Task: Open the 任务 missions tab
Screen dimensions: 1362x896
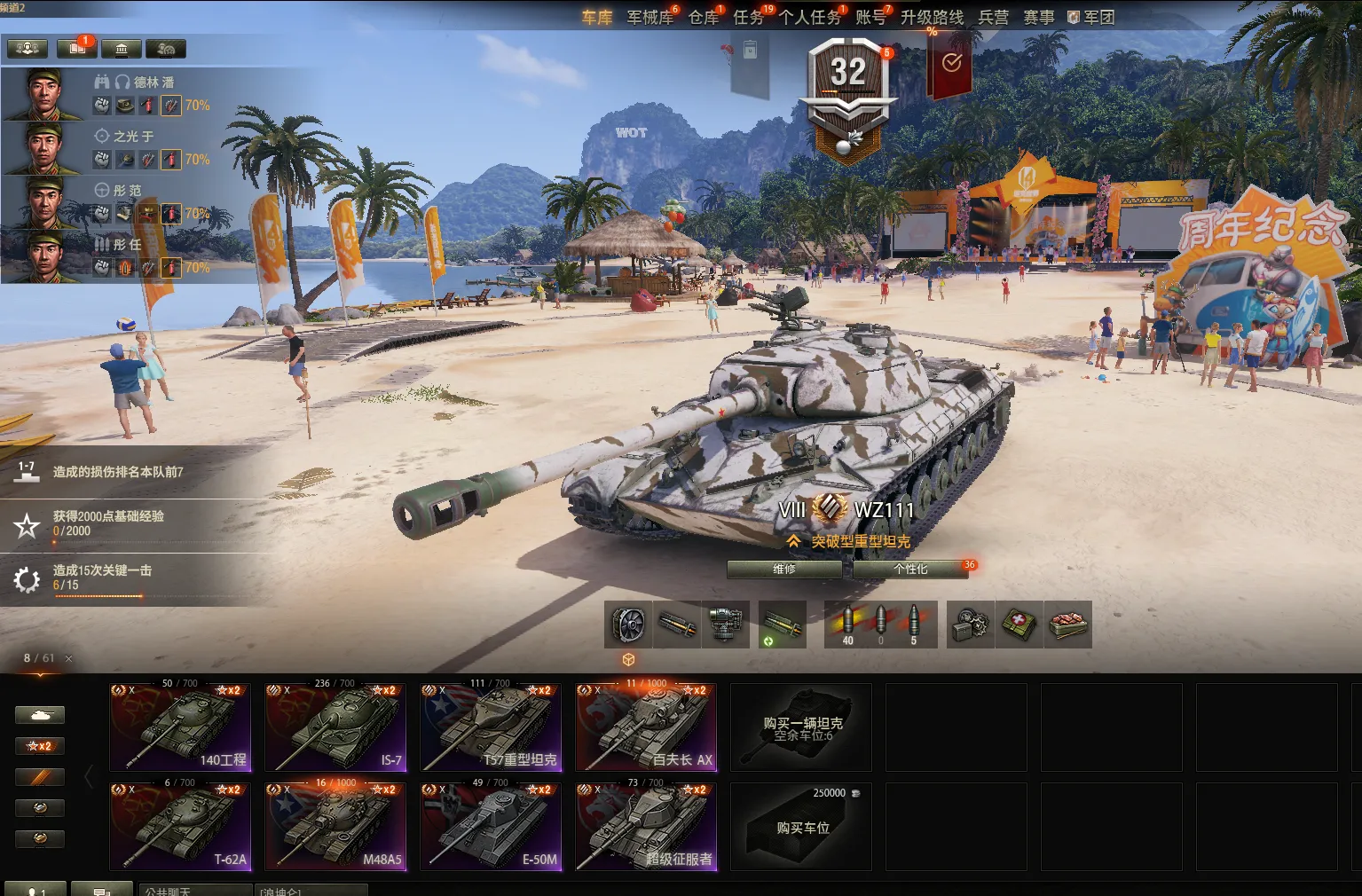Action: 748,17
